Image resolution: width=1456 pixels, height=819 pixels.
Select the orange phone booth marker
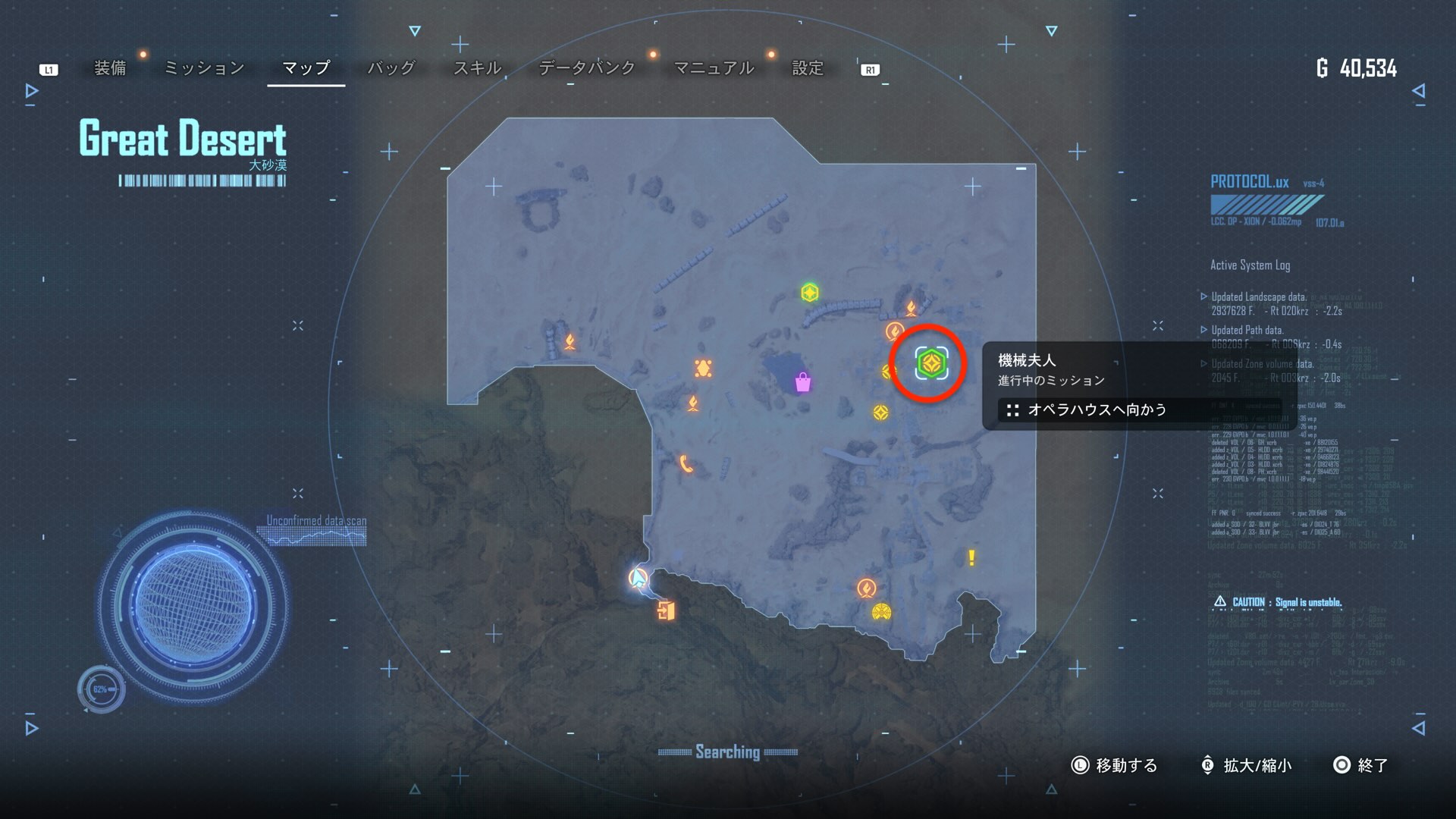pos(686,463)
